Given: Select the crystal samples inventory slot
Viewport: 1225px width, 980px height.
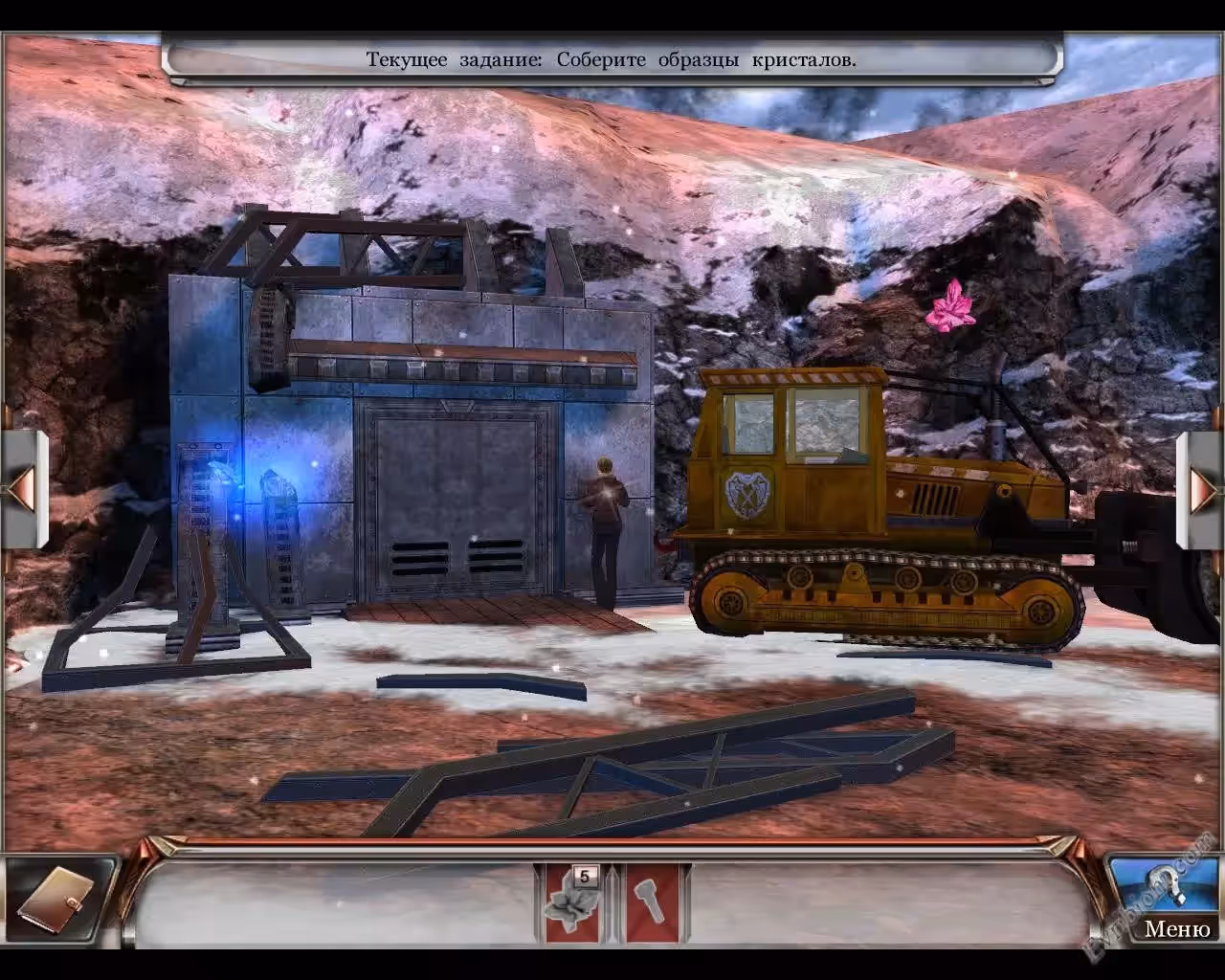Looking at the screenshot, I should tap(572, 903).
